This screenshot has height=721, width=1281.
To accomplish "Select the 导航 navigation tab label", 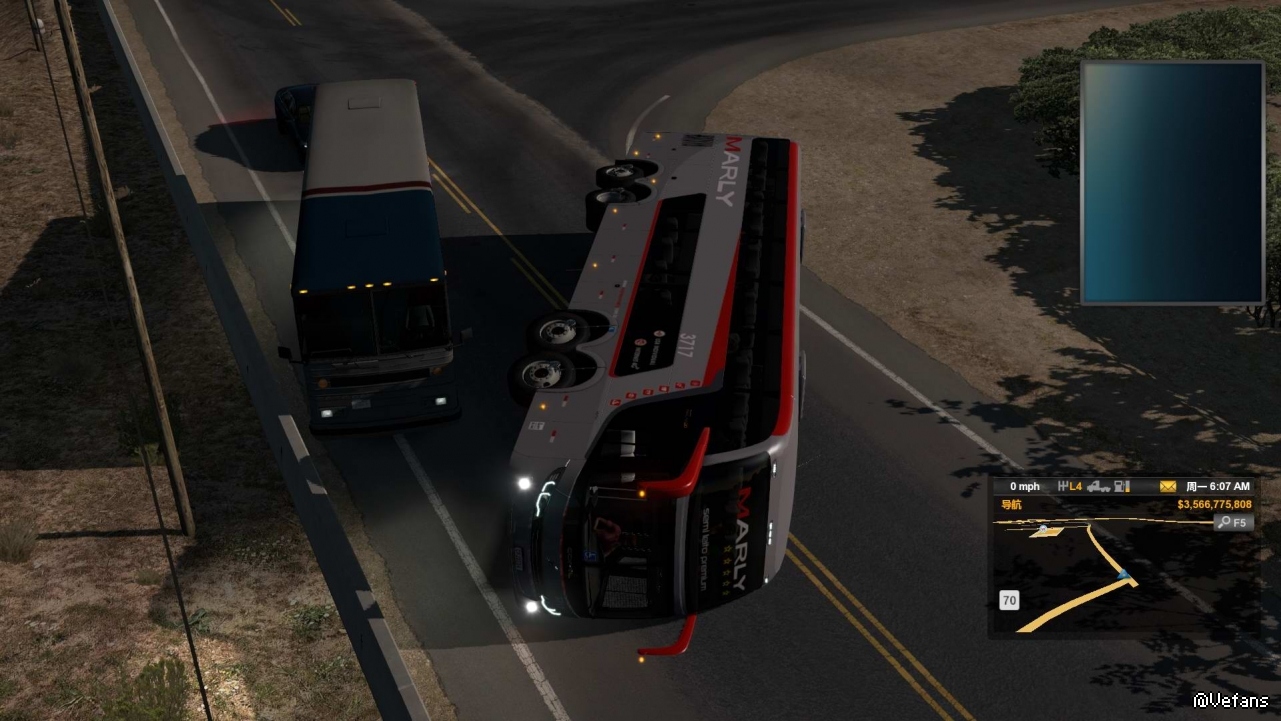I will click(x=1012, y=504).
